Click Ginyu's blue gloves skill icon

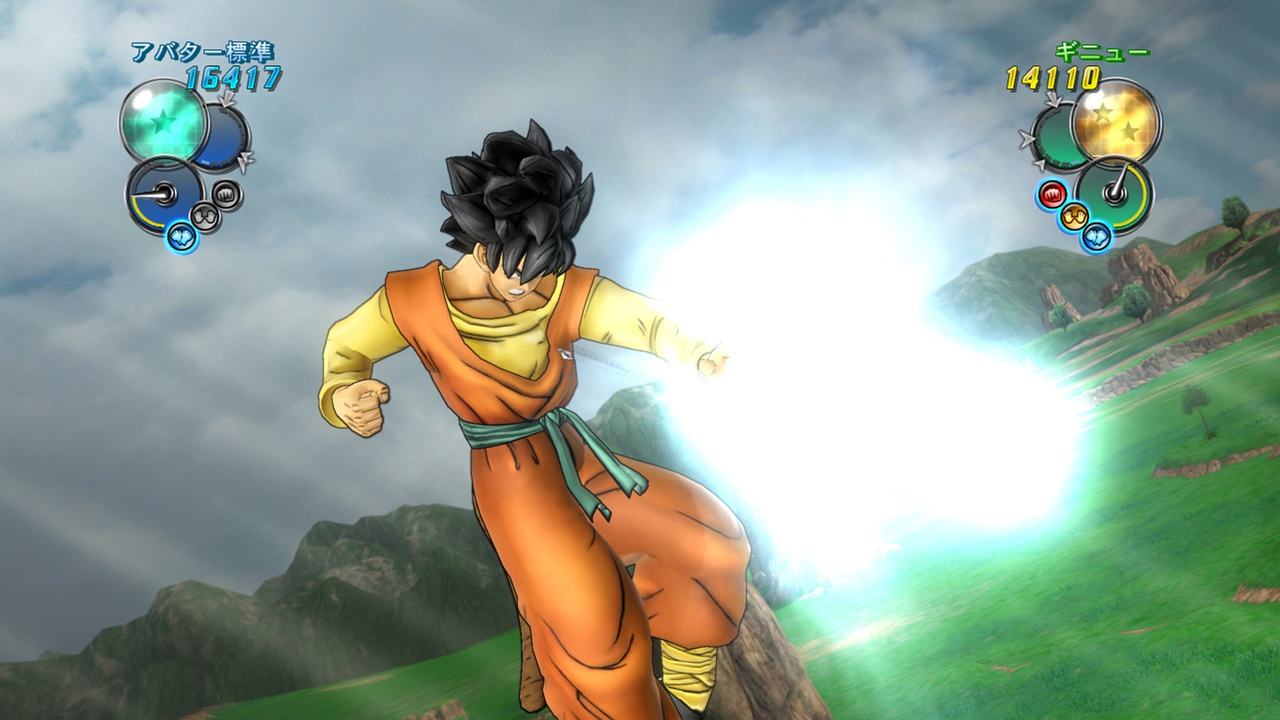(1095, 237)
